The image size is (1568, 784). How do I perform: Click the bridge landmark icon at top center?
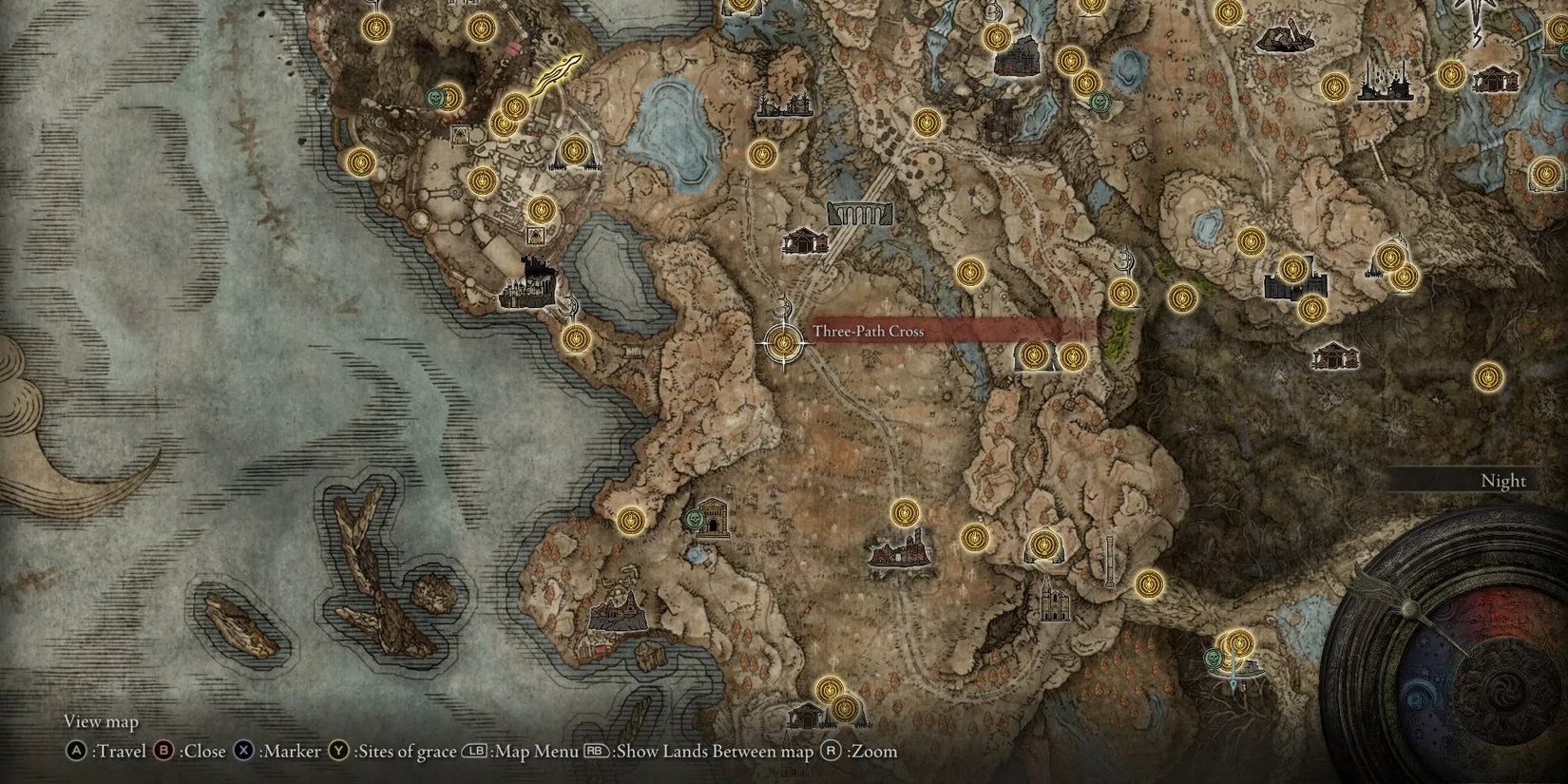pos(863,213)
